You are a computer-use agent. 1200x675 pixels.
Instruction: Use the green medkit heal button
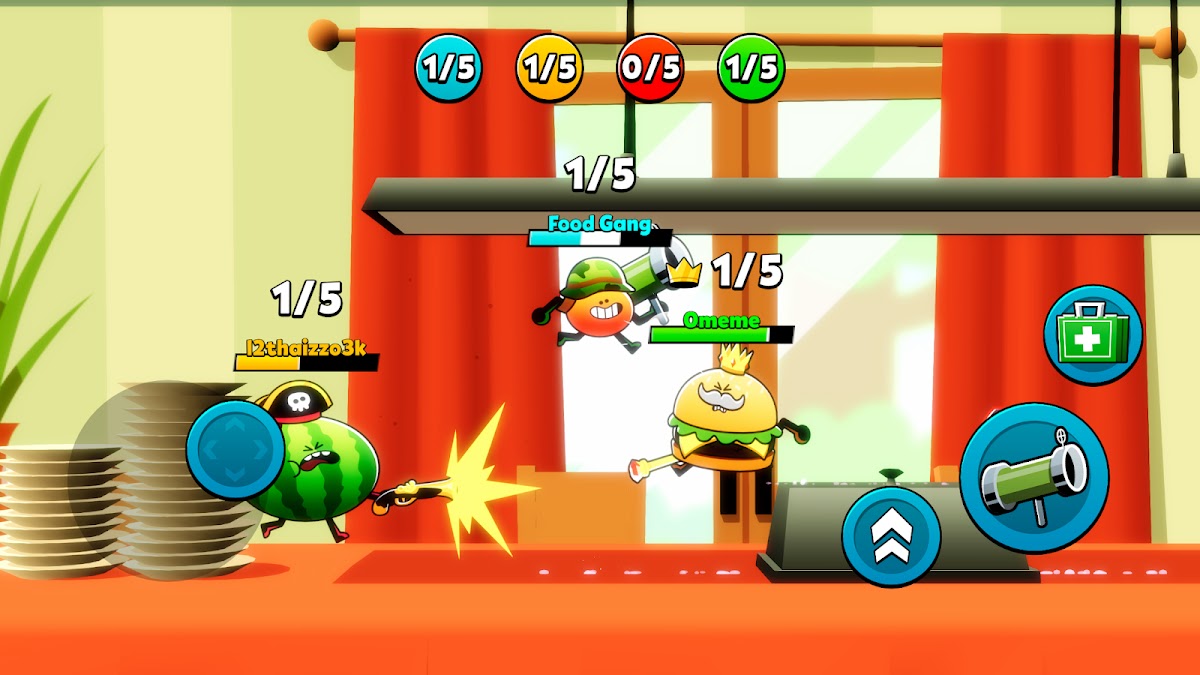(1093, 335)
